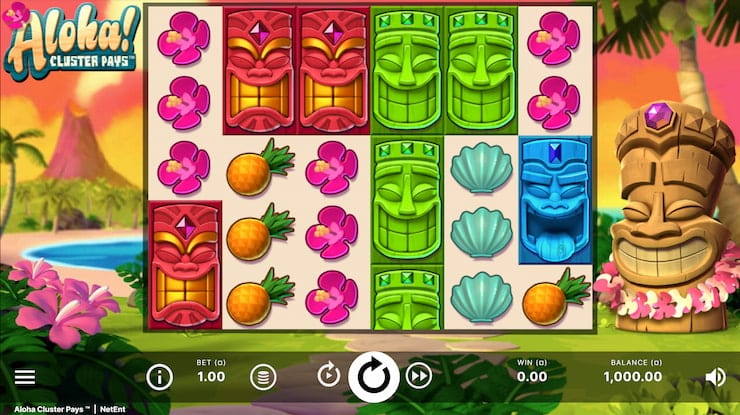Image resolution: width=740 pixels, height=415 pixels.
Task: Show the paytable info screen
Action: tap(159, 377)
